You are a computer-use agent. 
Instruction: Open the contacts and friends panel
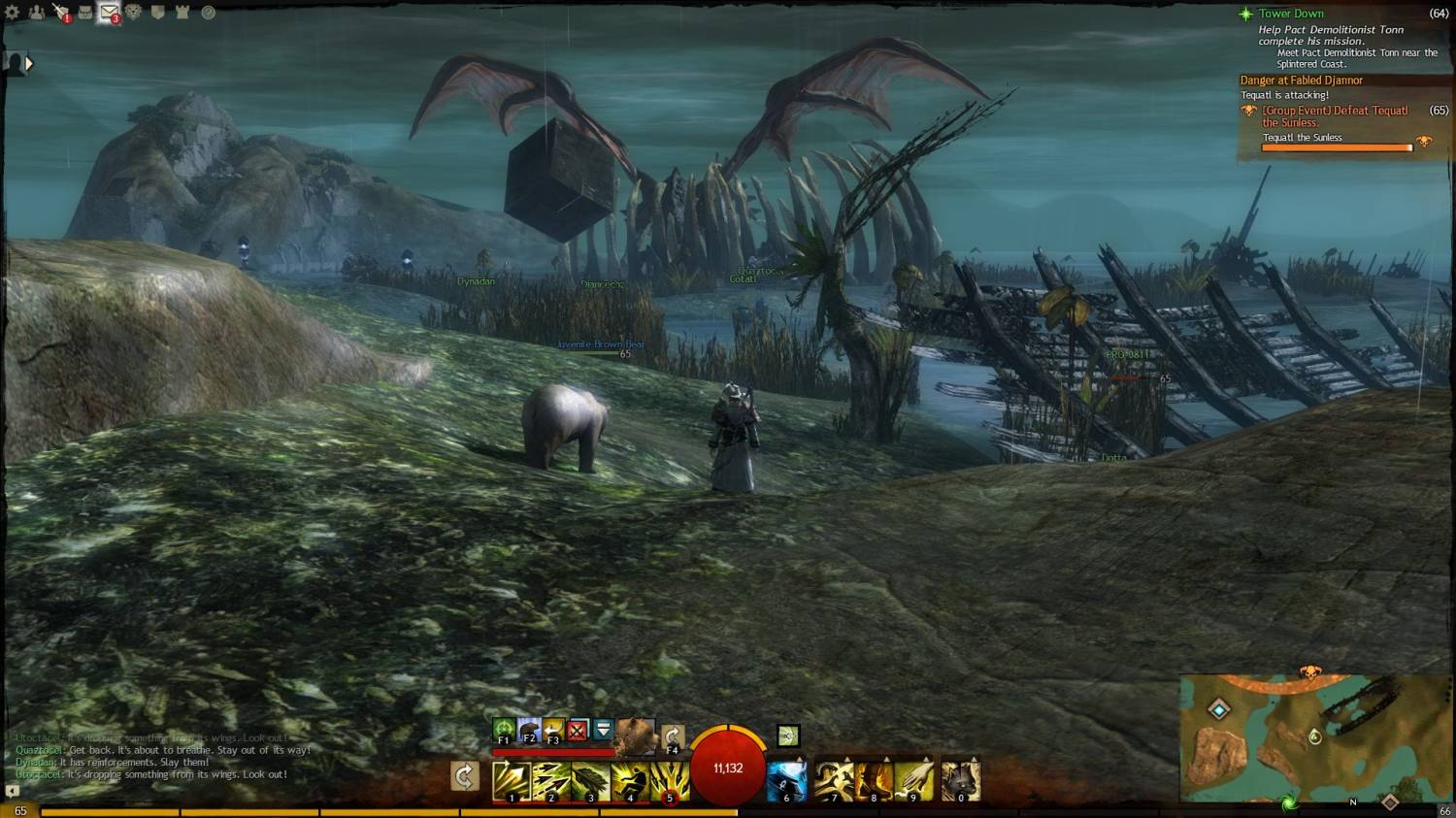tap(37, 13)
